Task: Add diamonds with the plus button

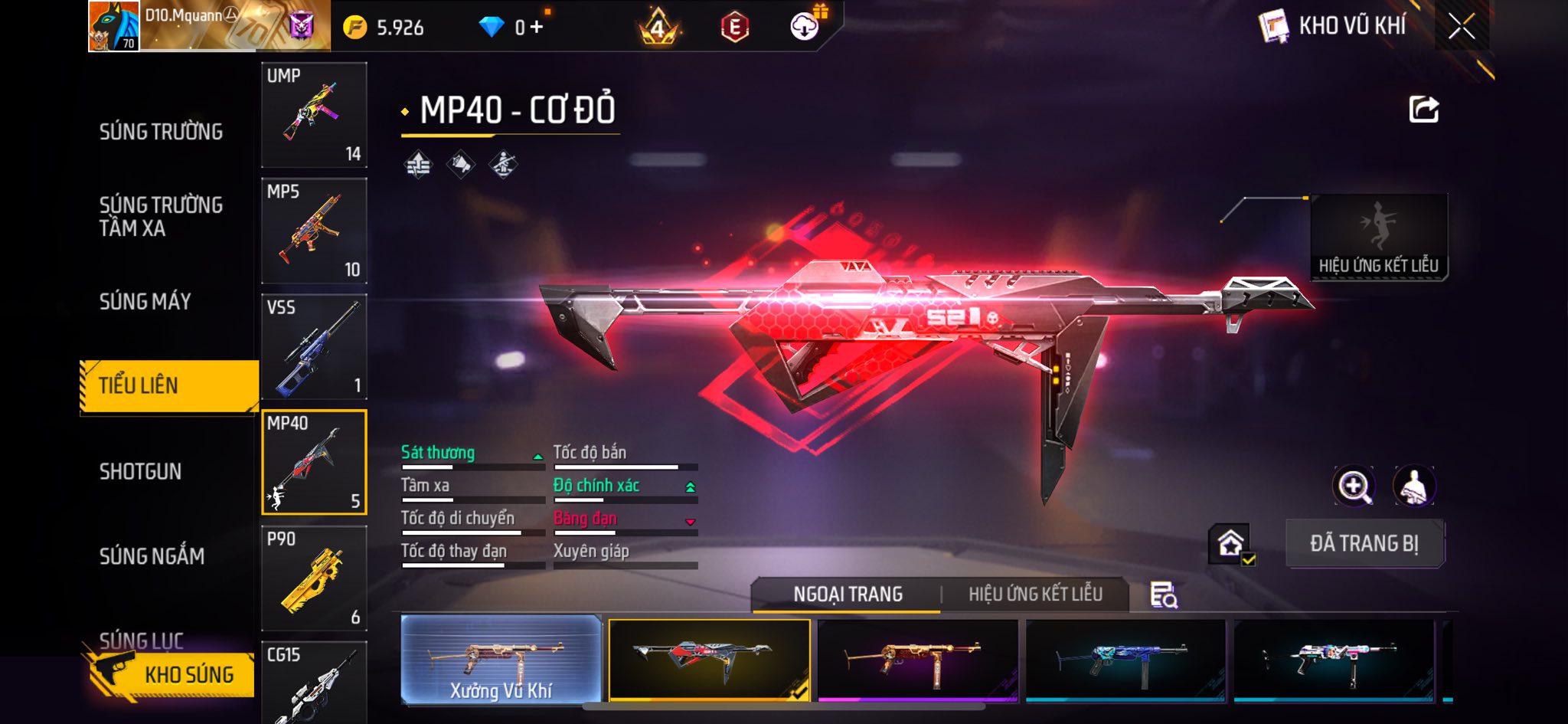Action: point(537,28)
